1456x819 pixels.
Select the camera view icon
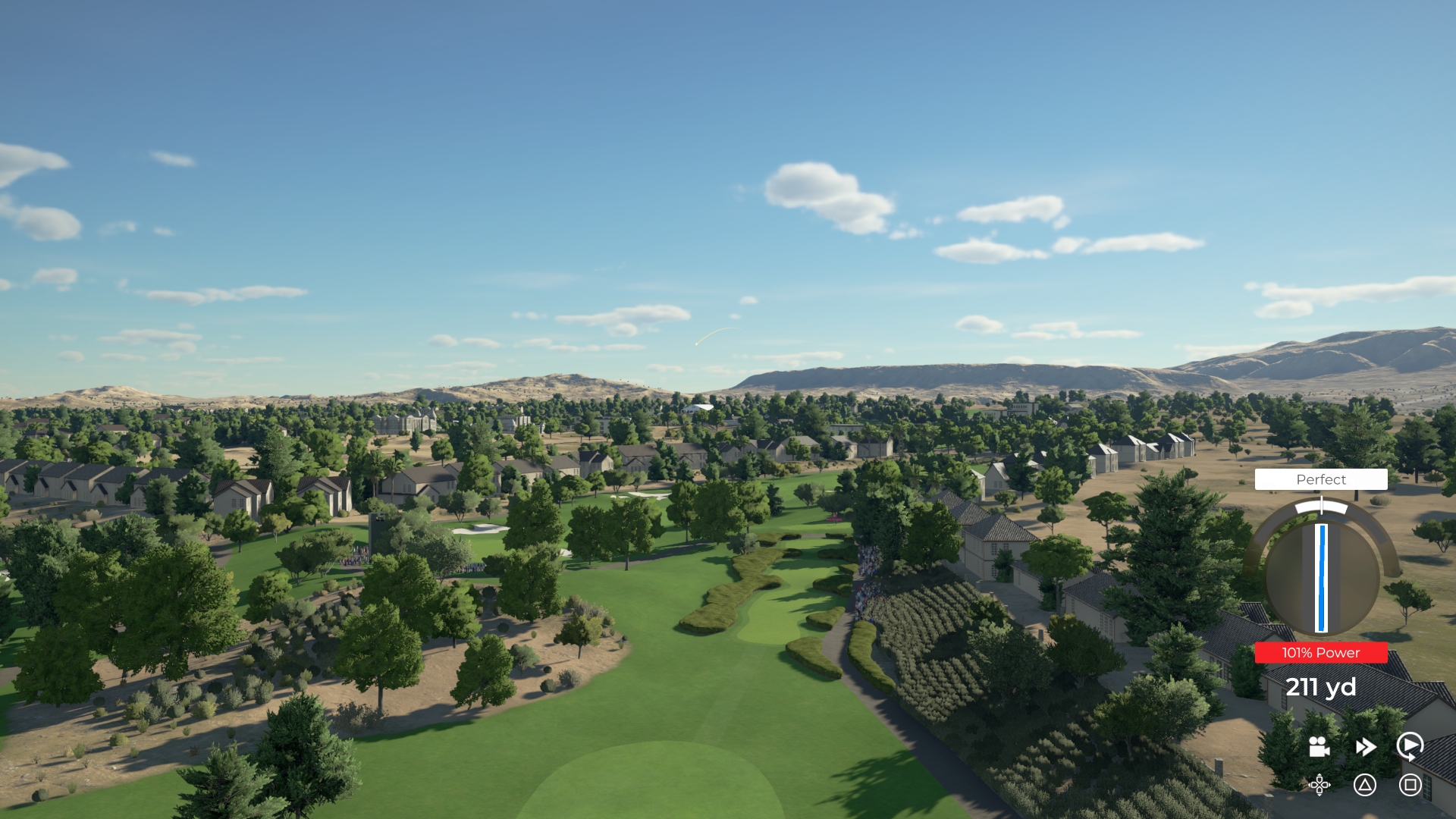click(1318, 748)
